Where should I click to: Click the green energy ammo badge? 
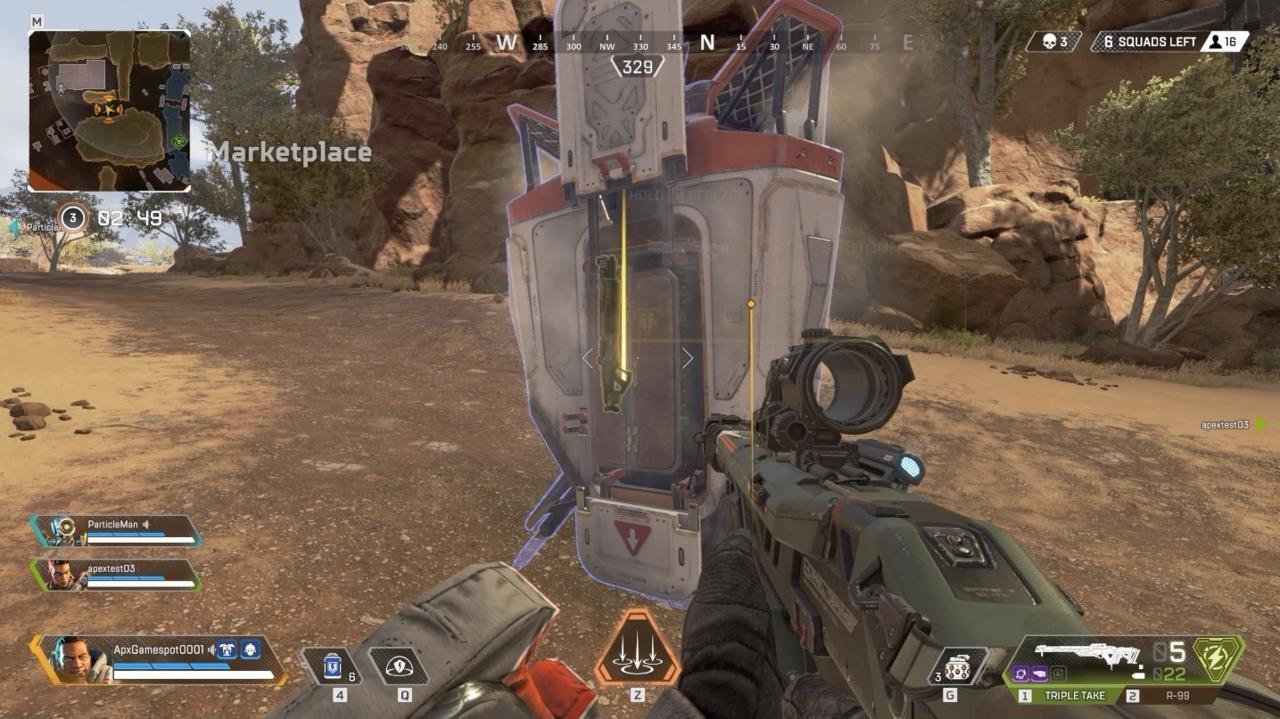[1218, 659]
